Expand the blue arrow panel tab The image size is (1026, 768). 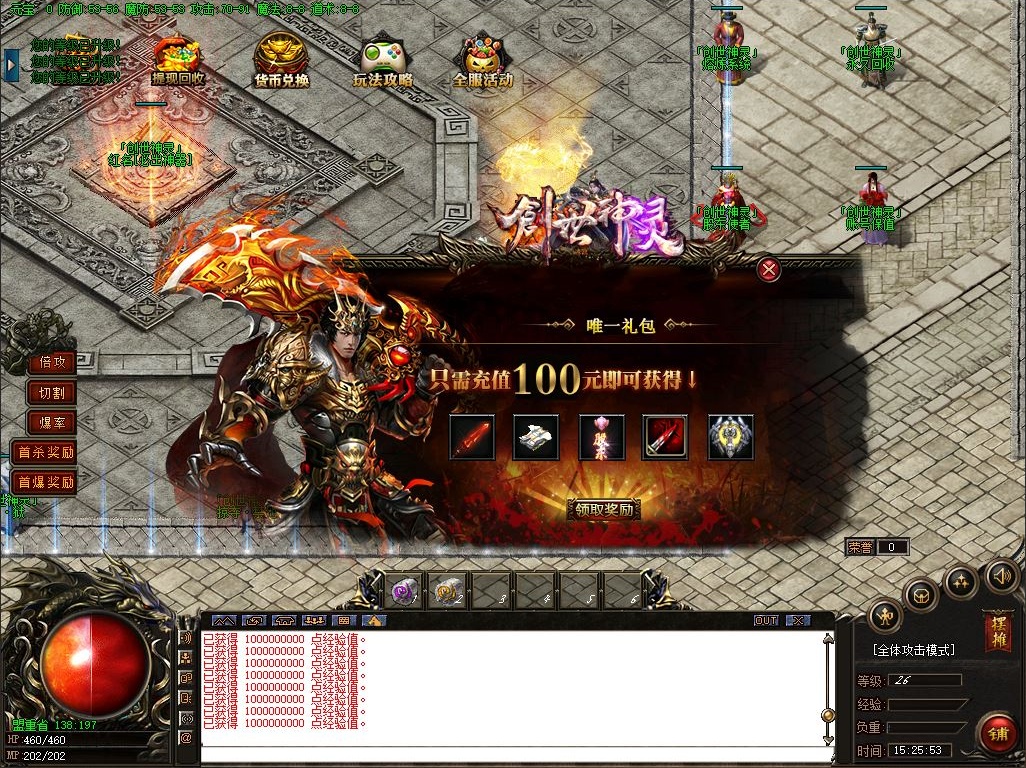point(11,64)
